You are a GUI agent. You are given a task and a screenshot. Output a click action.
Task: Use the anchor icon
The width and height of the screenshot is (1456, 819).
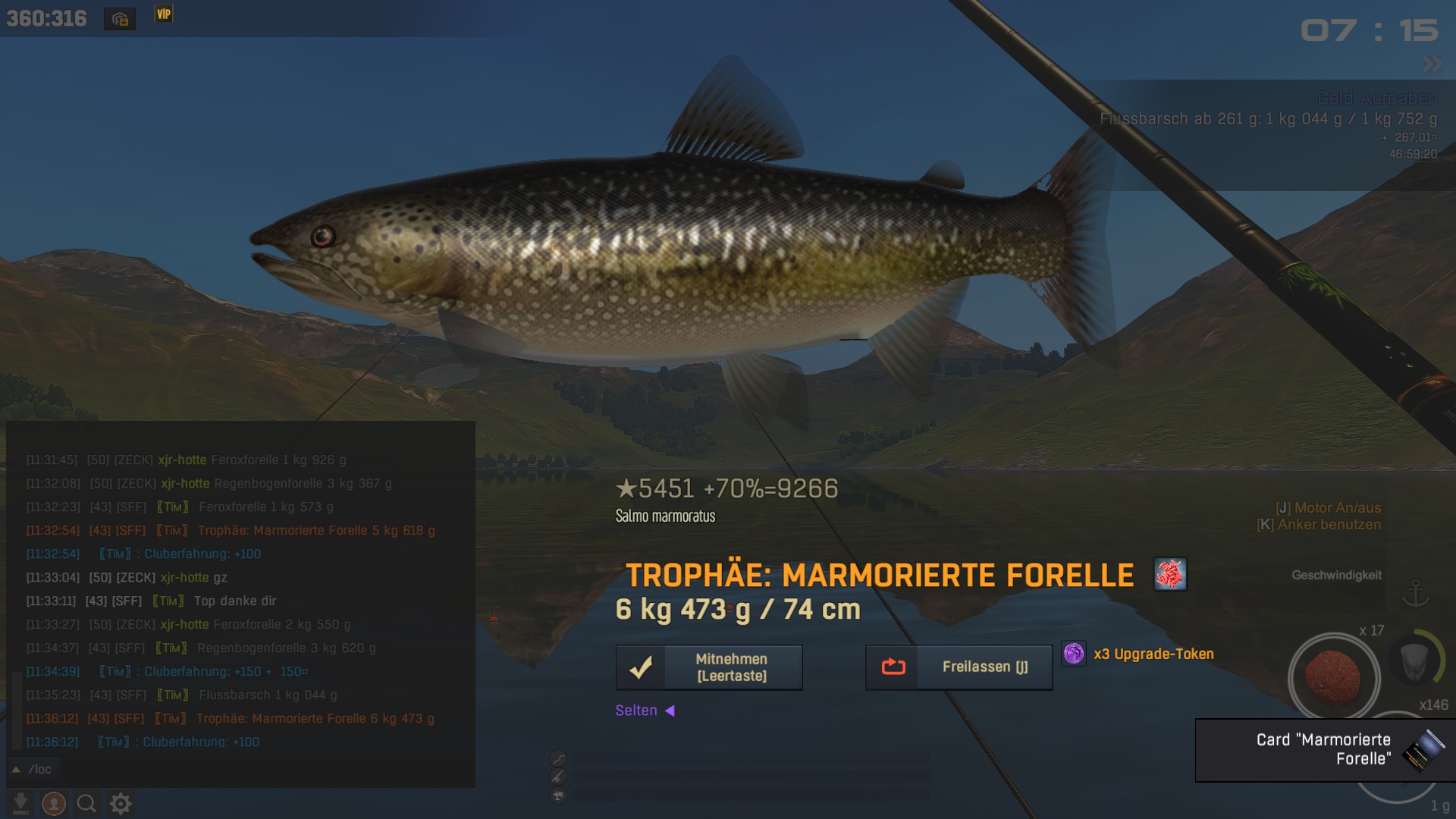[x=1415, y=594]
